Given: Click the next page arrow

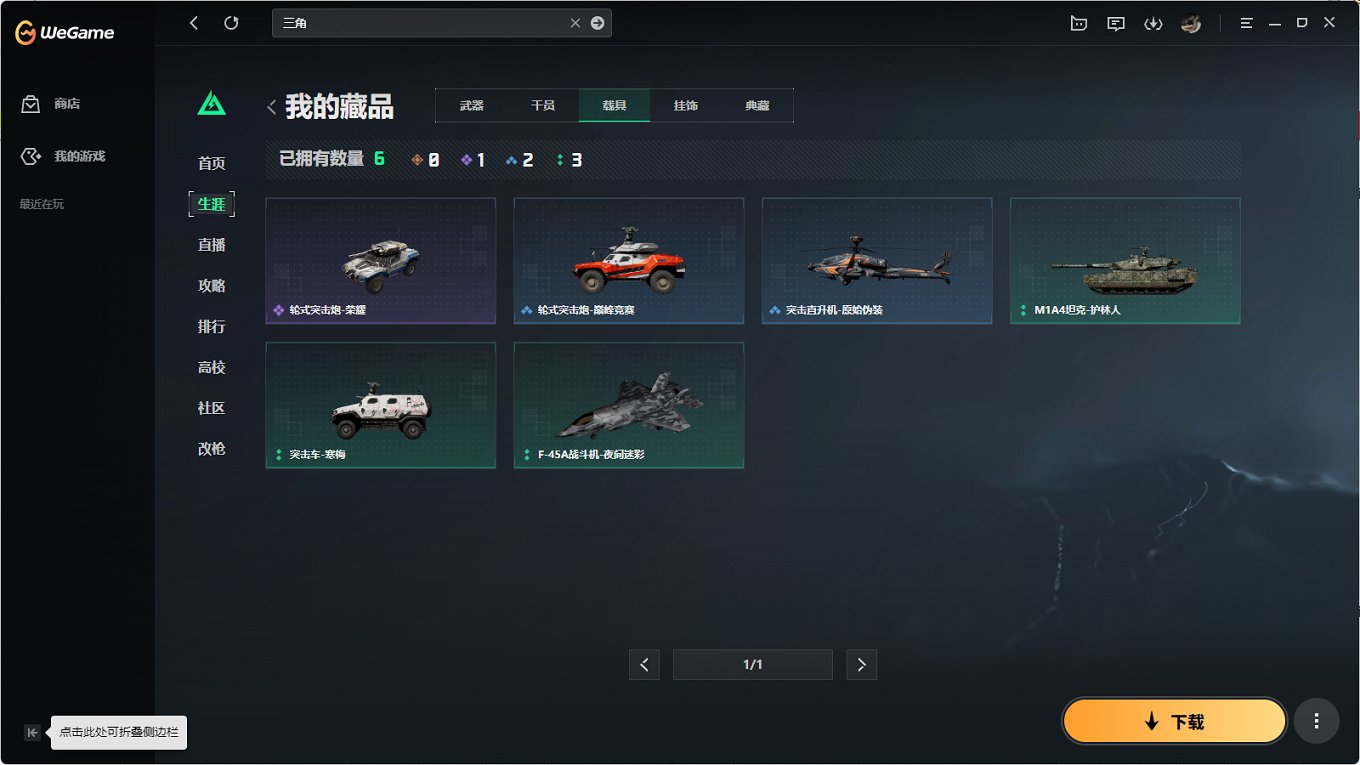Looking at the screenshot, I should 861,664.
